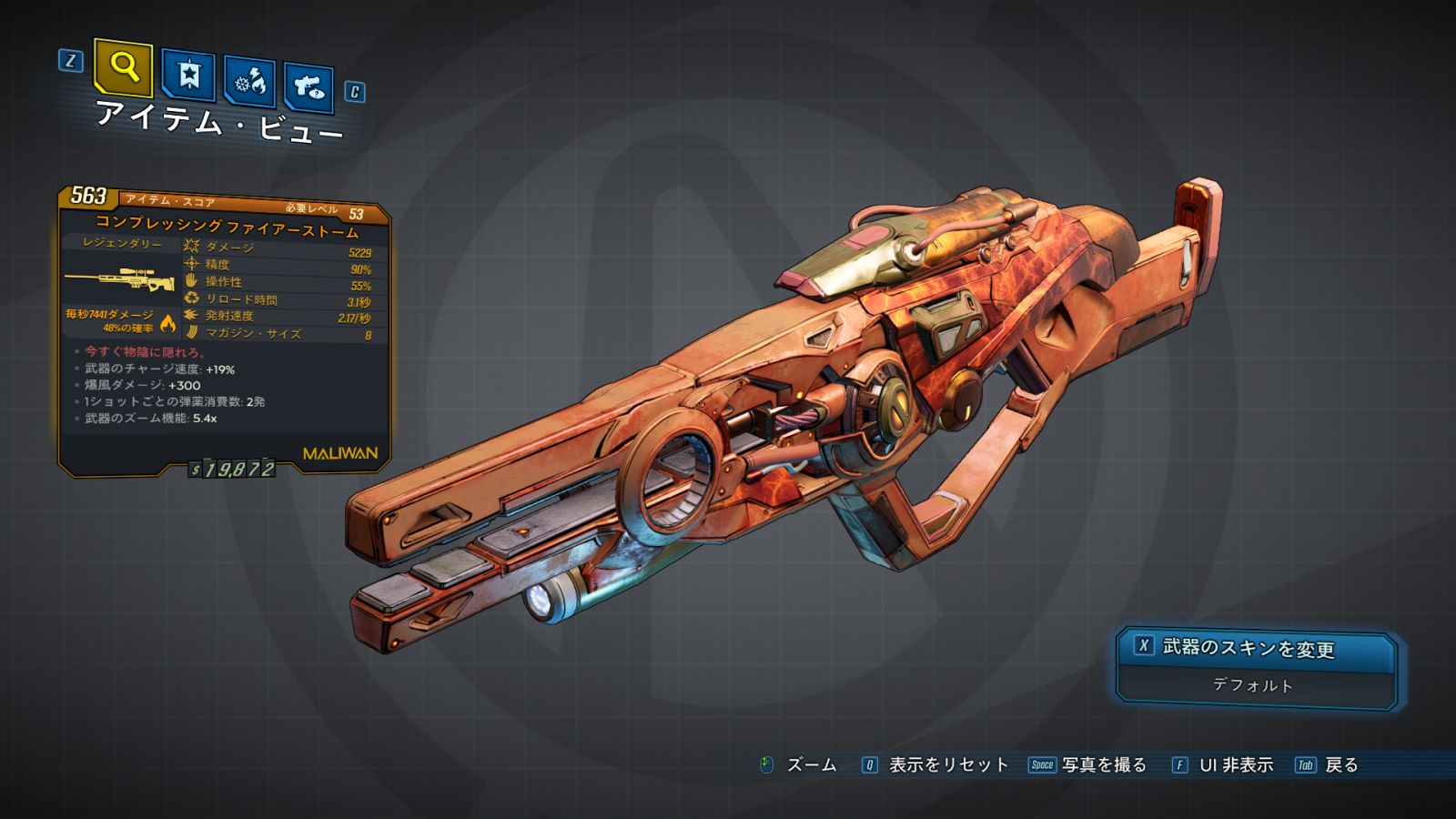Choose the デフォルト skin field
1456x819 pixels.
pyautogui.click(x=1254, y=685)
